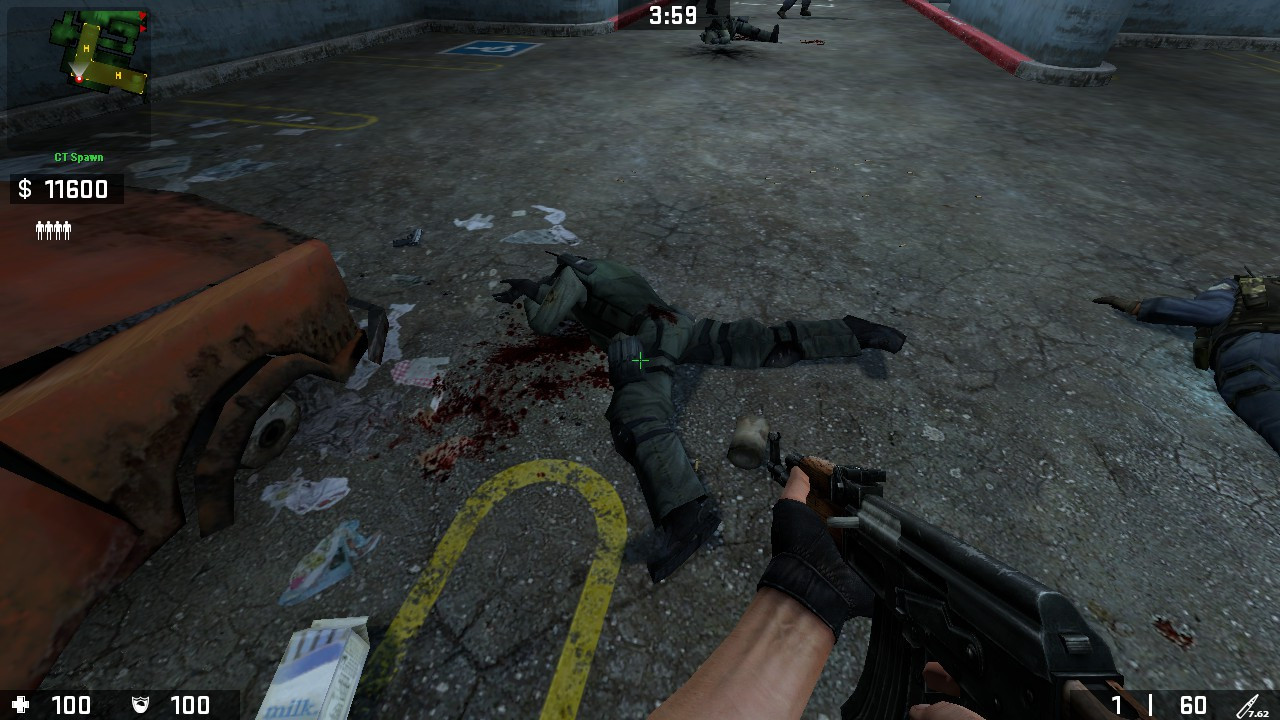Click the 7.62 bullet caliber icon

click(1249, 706)
